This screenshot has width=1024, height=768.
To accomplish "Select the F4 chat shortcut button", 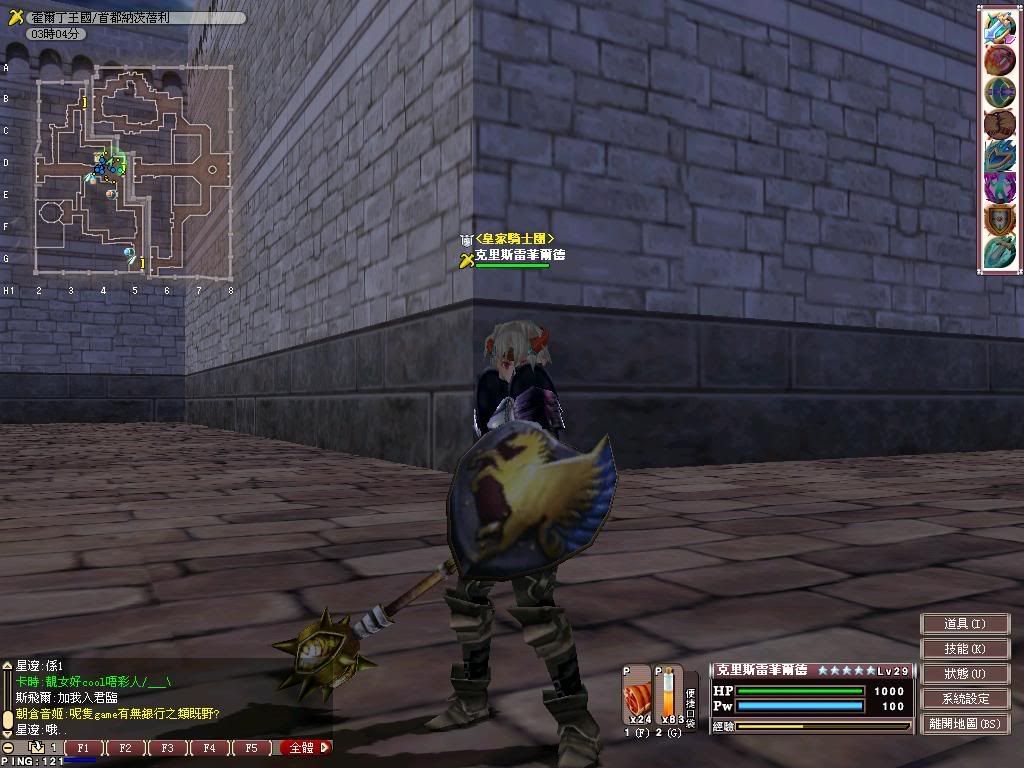I will (209, 747).
